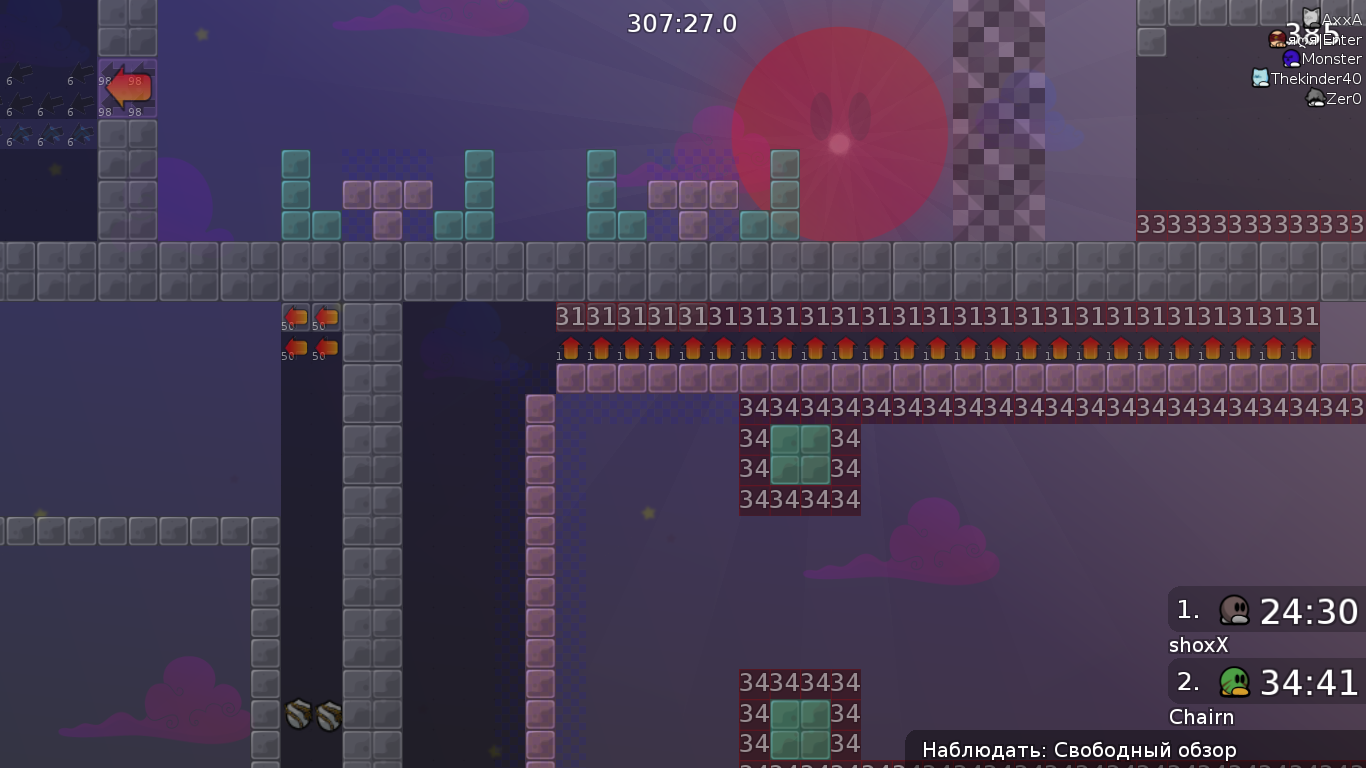
Task: Click the red switch arrow icon marked 98
Action: coord(128,88)
